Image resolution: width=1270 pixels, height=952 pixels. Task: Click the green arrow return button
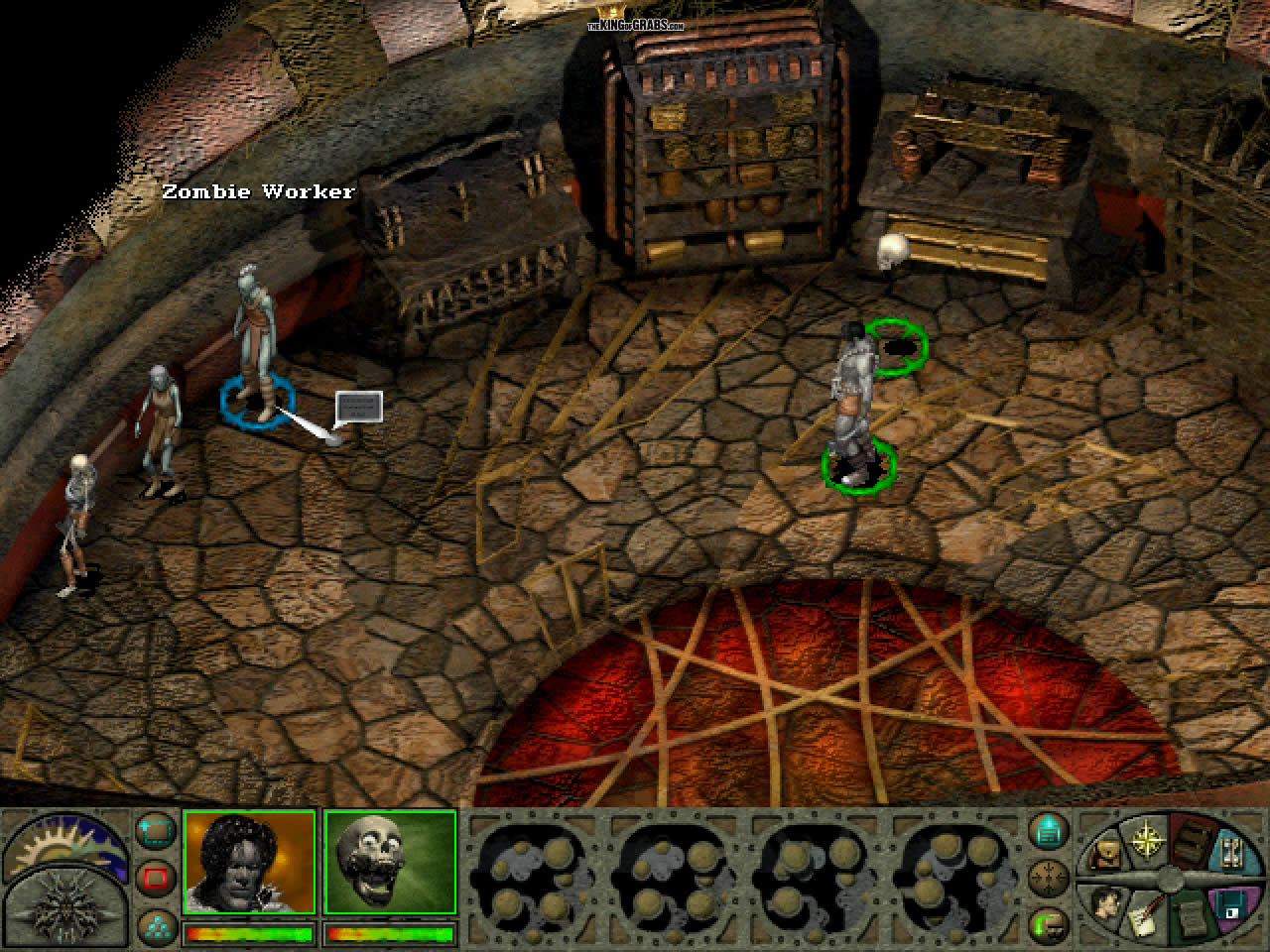coord(1048,923)
